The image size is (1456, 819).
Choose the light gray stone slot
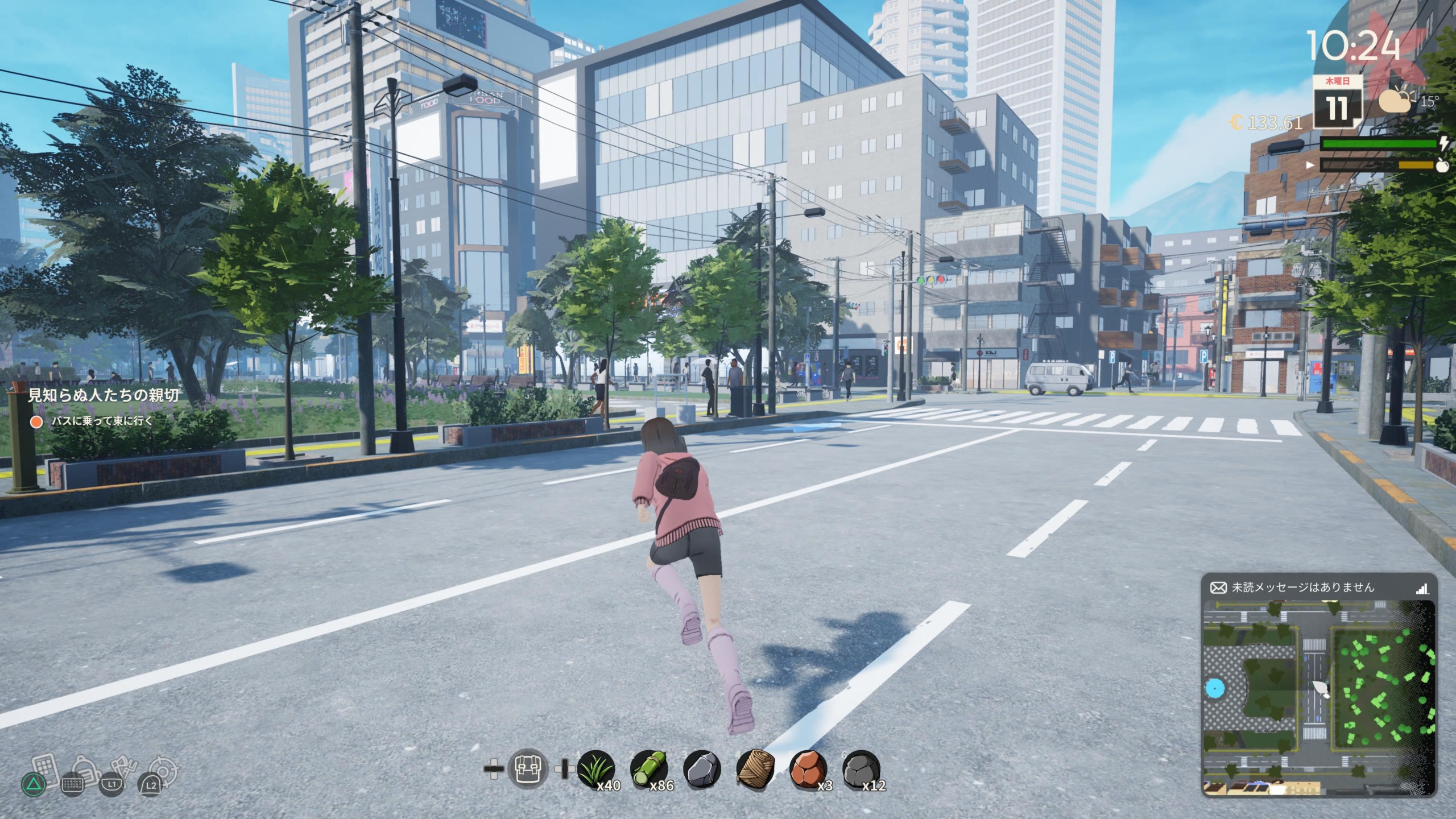tap(702, 770)
